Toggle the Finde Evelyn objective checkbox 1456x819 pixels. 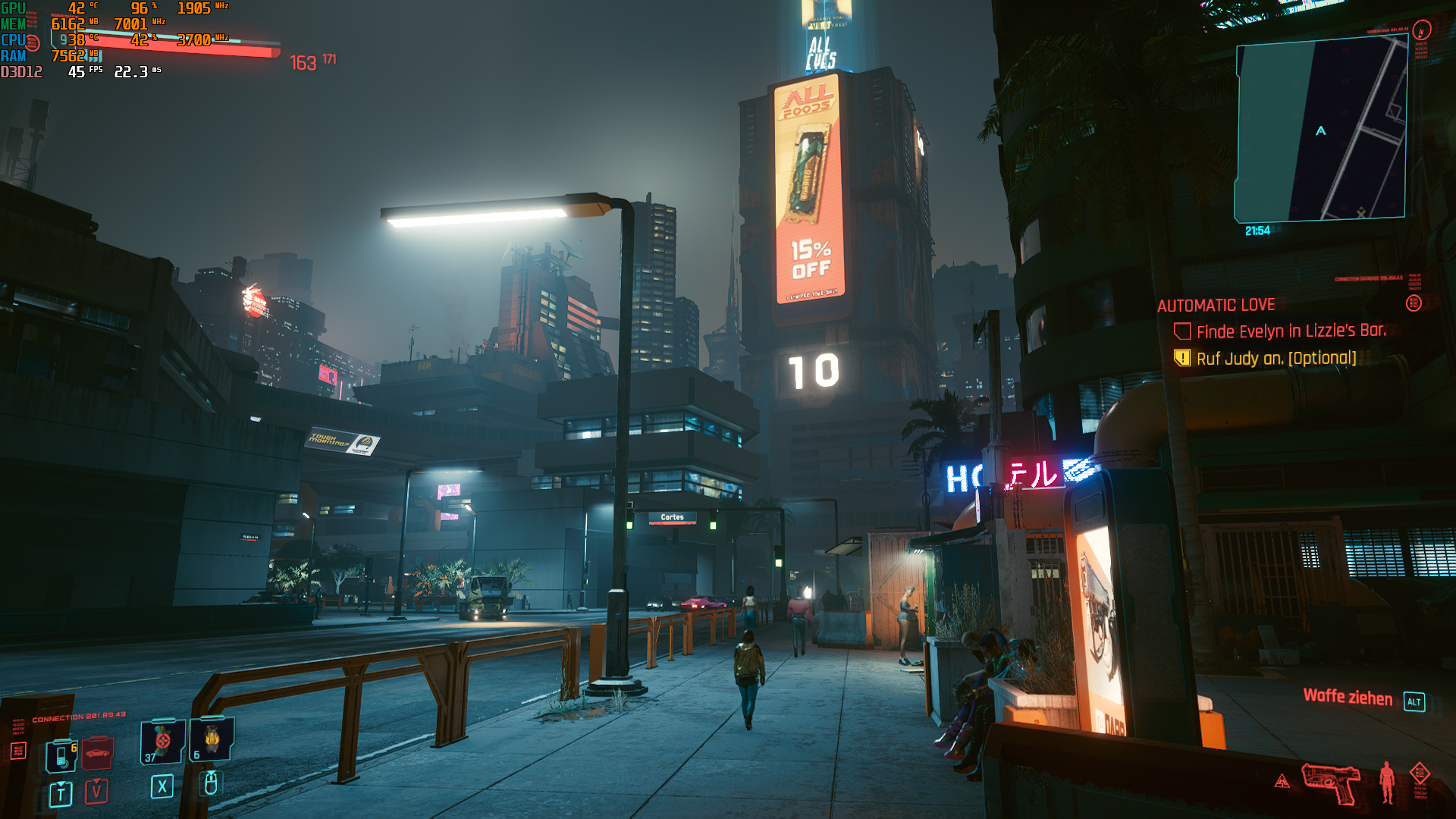[1183, 329]
